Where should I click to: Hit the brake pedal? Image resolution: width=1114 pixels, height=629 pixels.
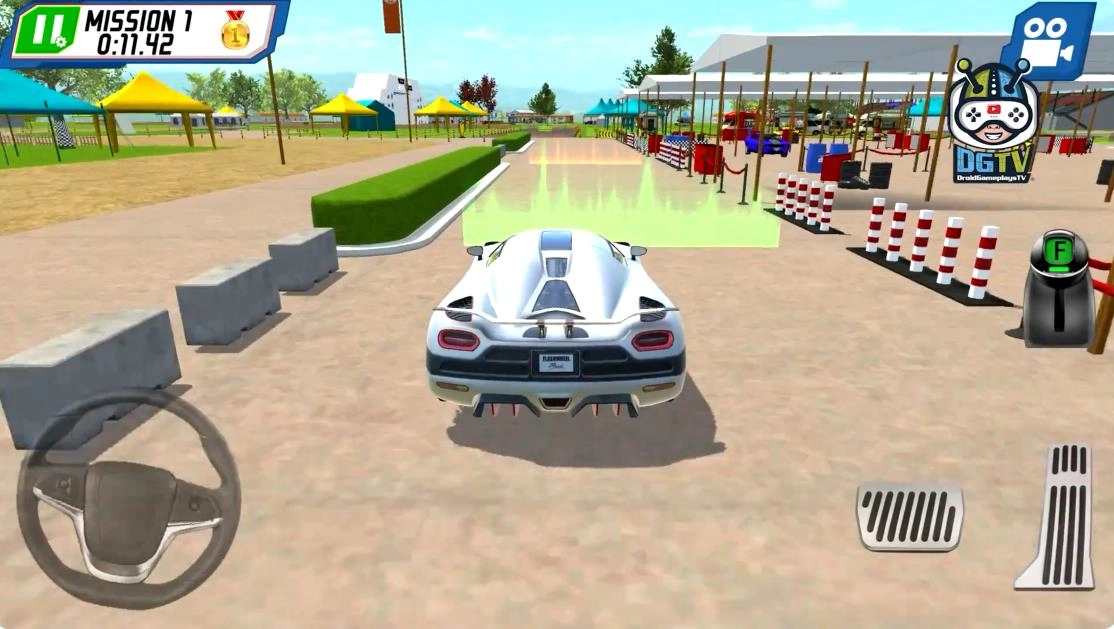coord(909,516)
